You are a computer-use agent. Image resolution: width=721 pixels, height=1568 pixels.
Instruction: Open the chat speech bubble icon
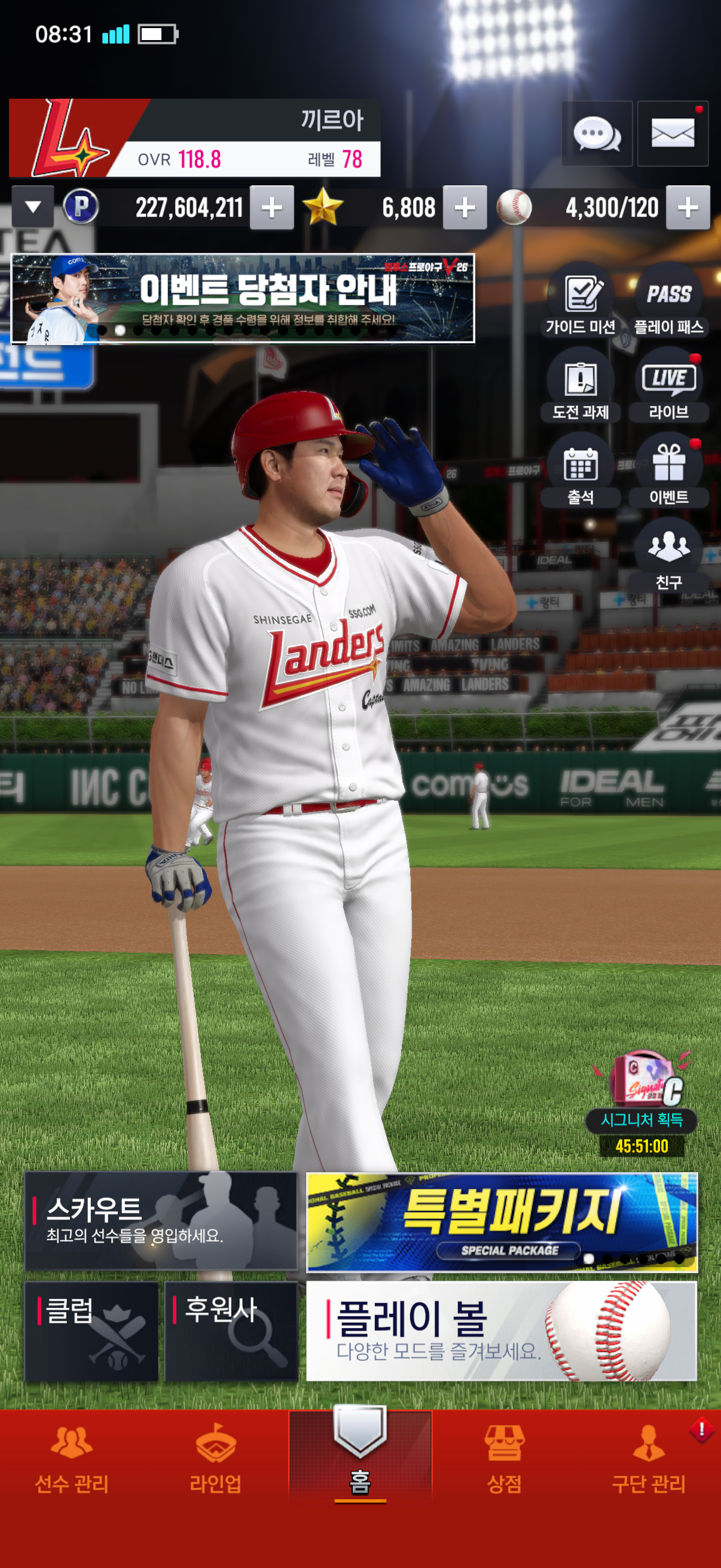[x=596, y=133]
